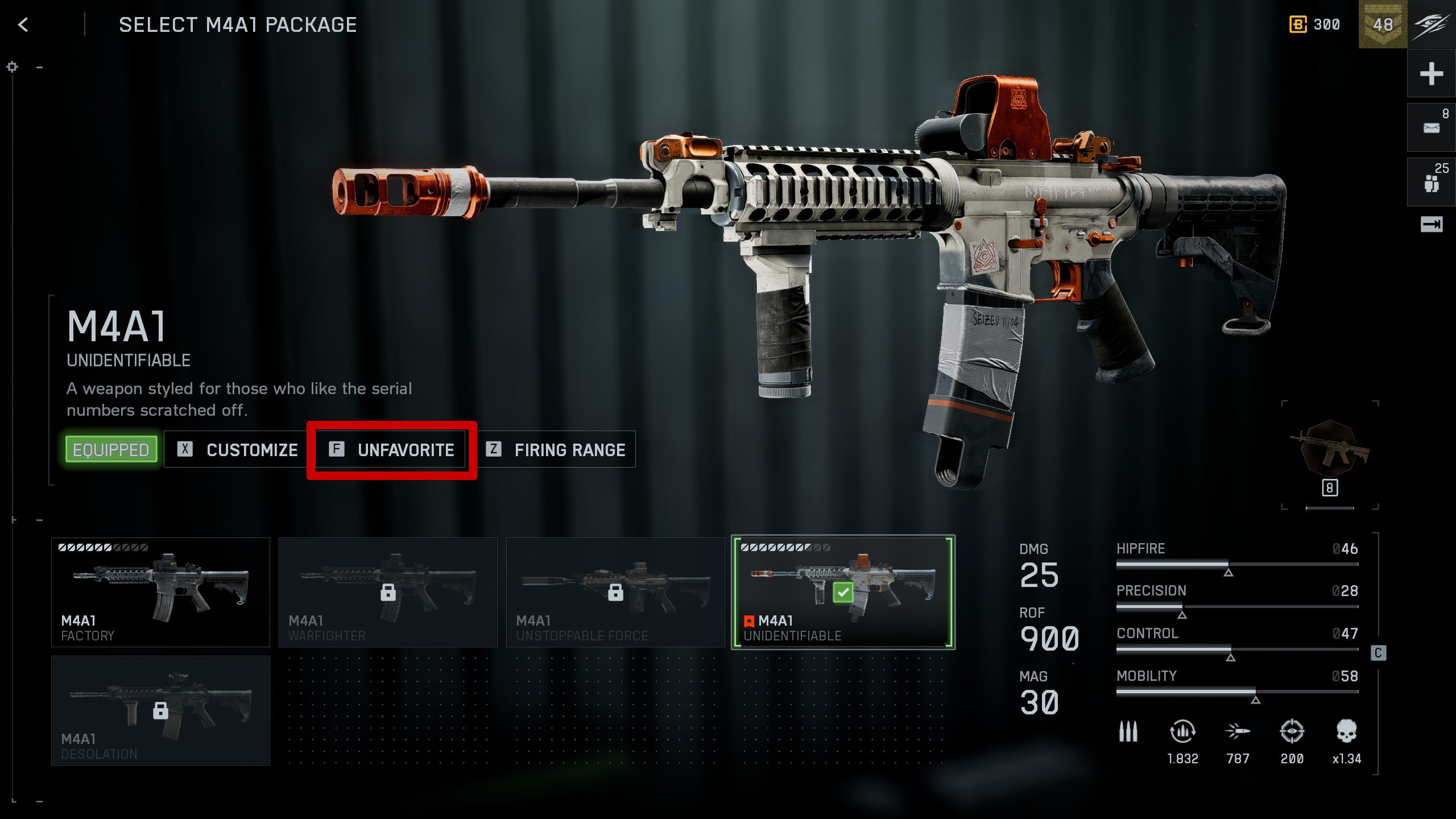
Task: Open the winged emblem profile icon
Action: (1432, 24)
